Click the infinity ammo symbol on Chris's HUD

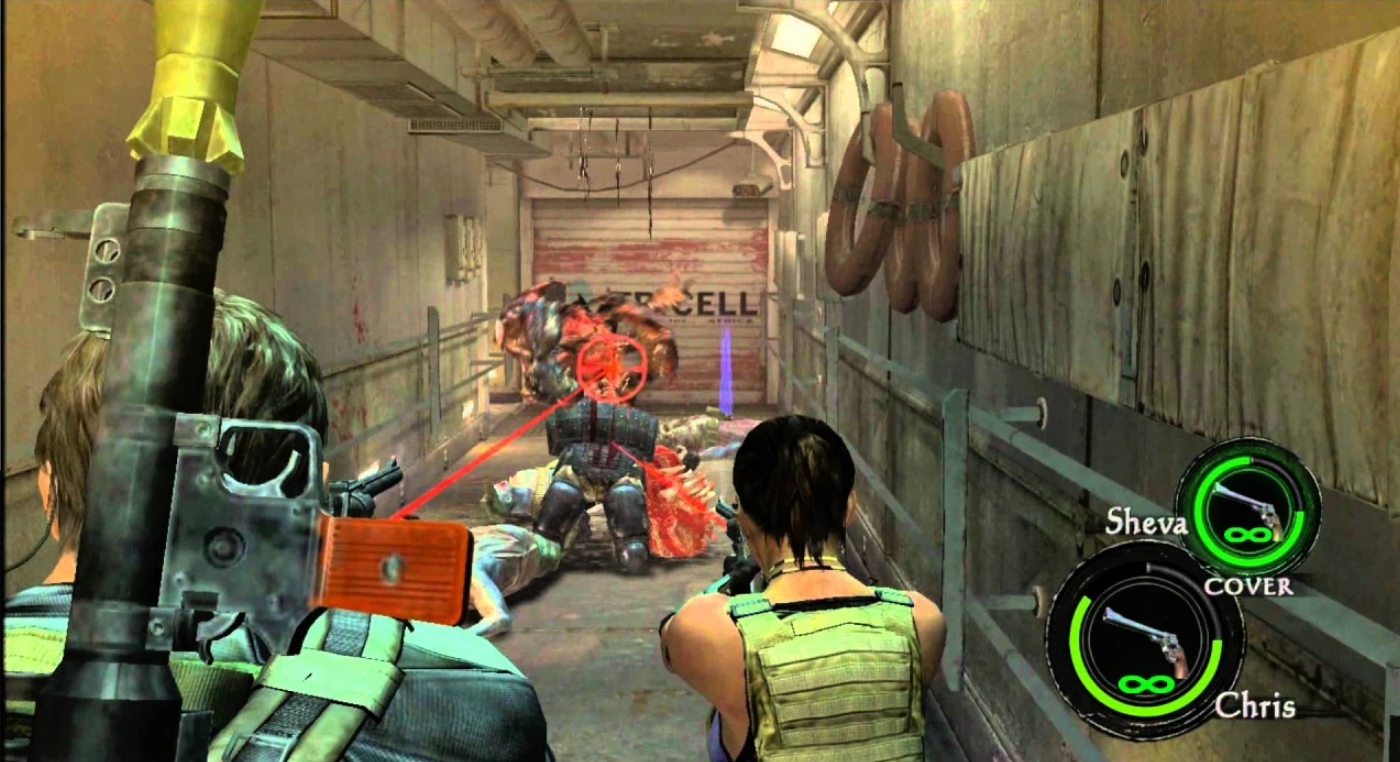(x=1148, y=685)
